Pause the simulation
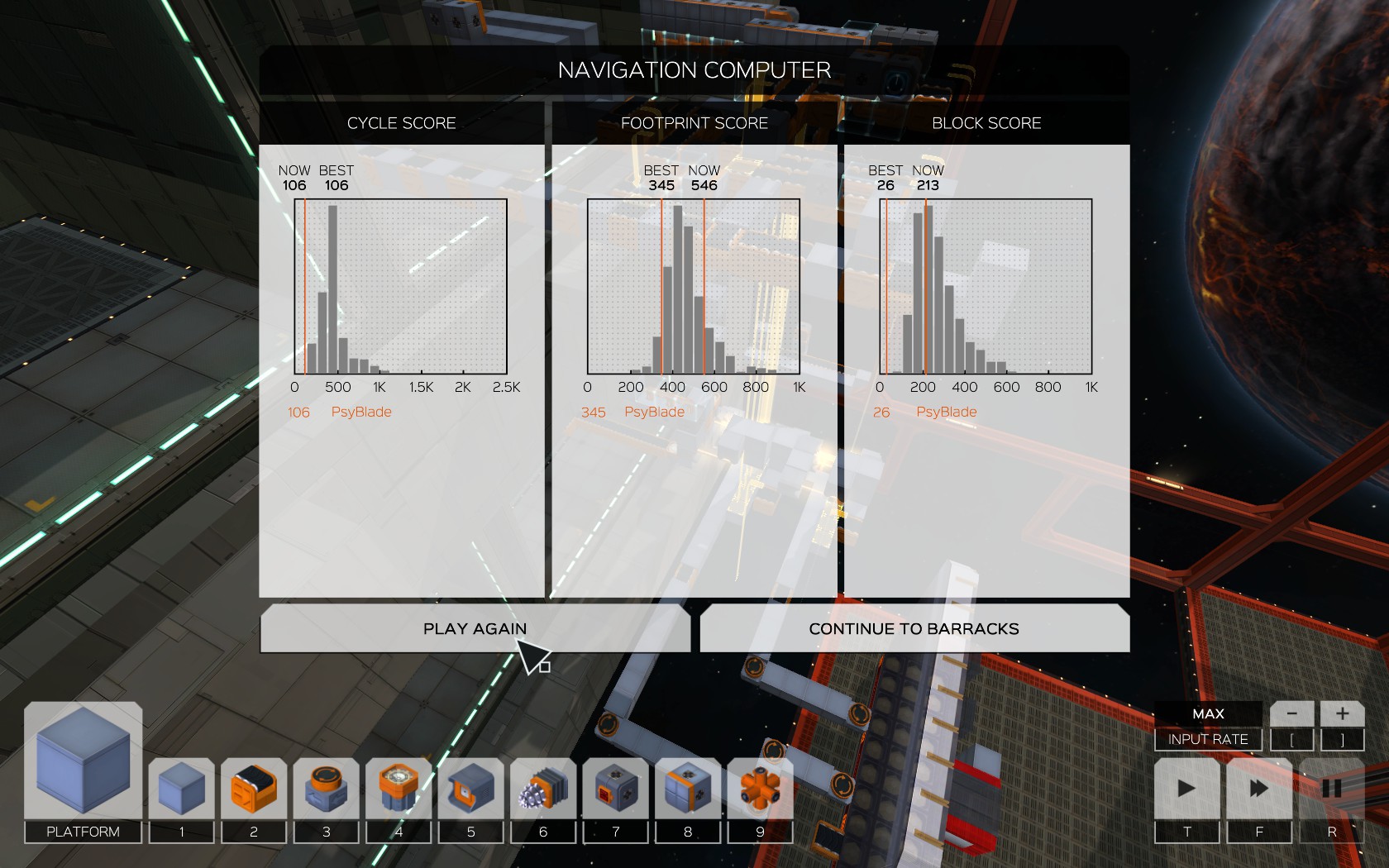This screenshot has width=1389, height=868. click(1331, 789)
